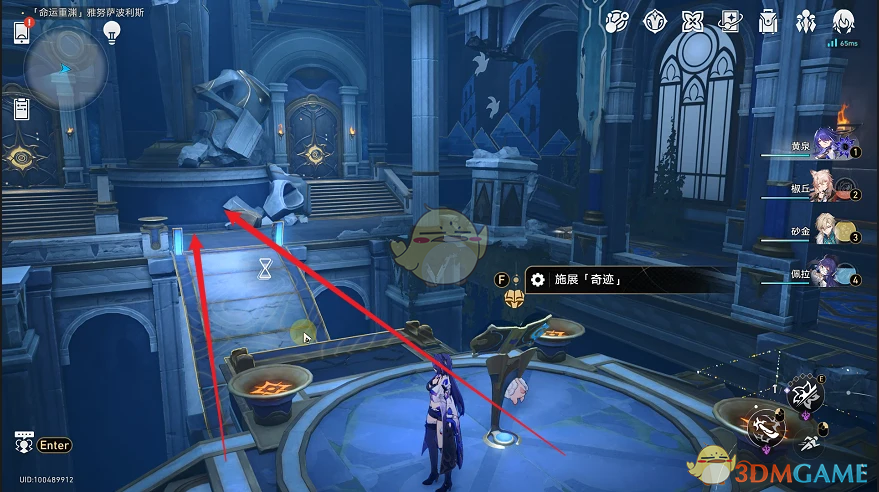Open the team lineup icon

805,22
